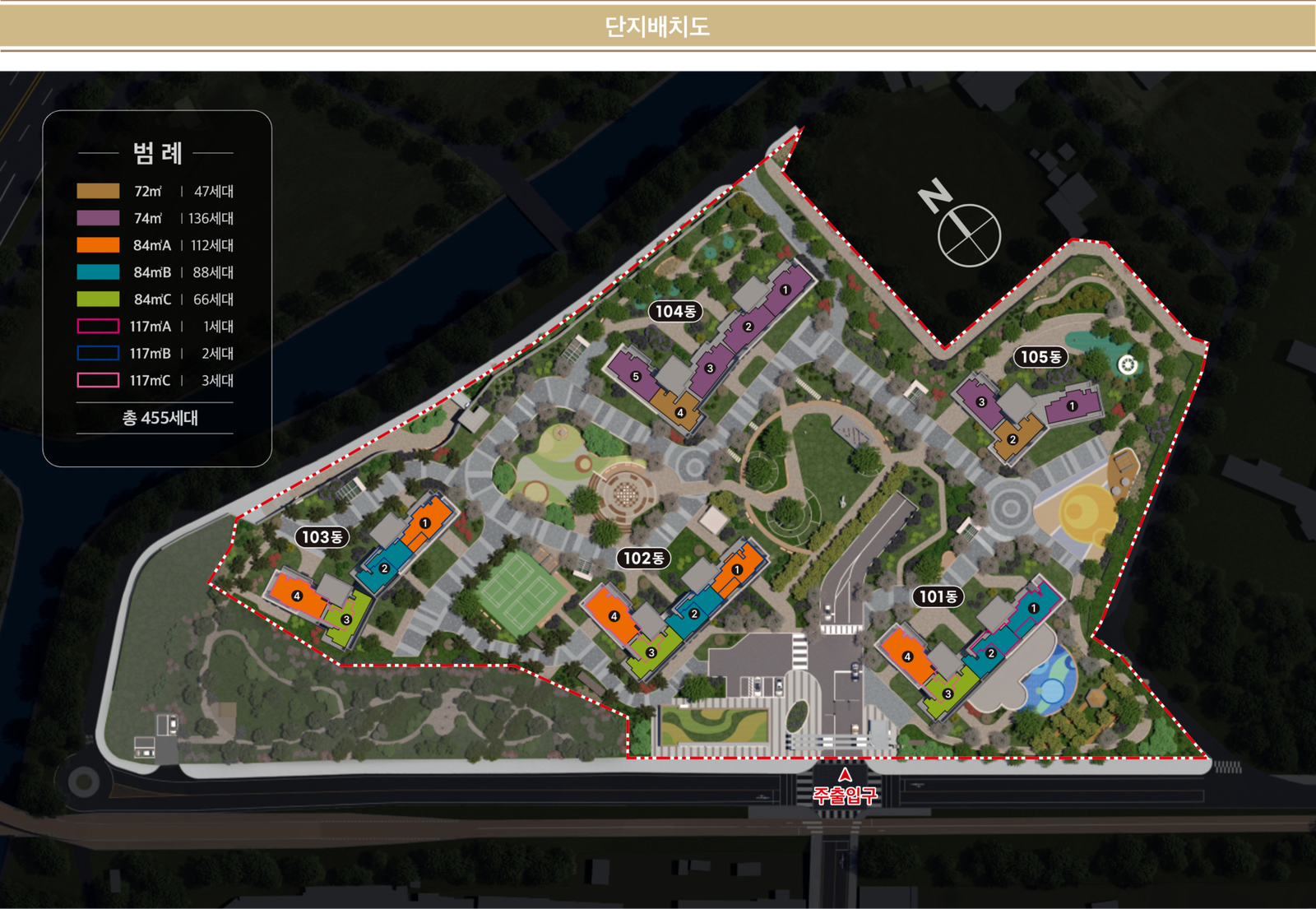The height and width of the screenshot is (909, 1316).
Task: Click the 102동 building label
Action: coord(643,559)
